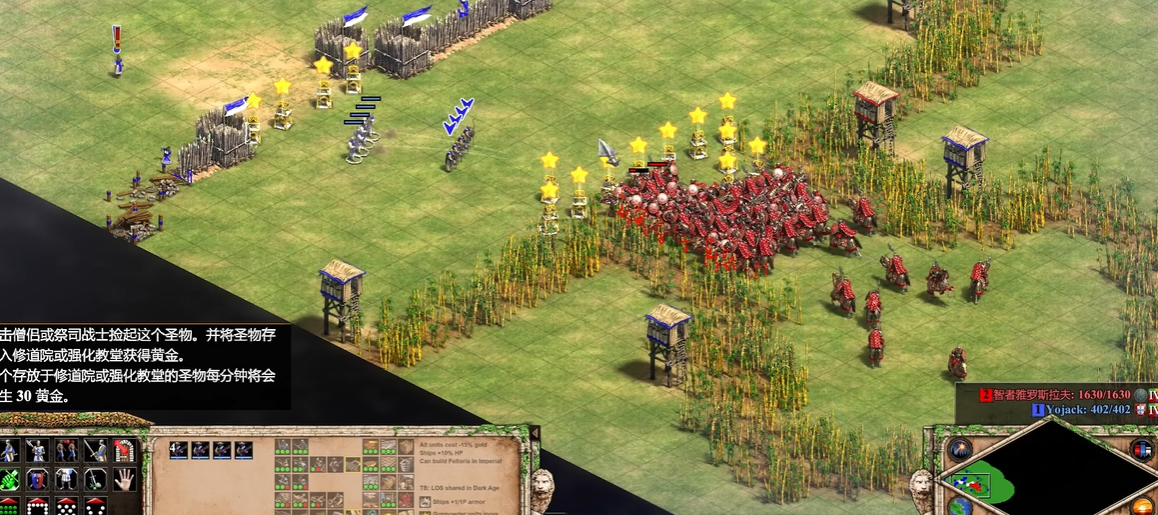Choose the bright green aggressive stance icon
The image size is (1158, 515).
[x=9, y=479]
